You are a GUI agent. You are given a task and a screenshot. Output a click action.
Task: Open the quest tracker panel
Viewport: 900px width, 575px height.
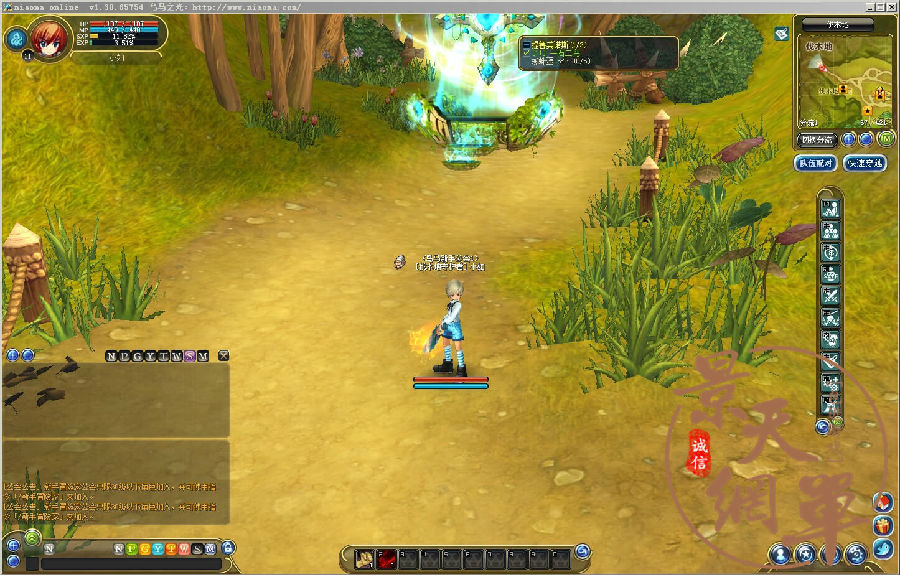[x=598, y=53]
